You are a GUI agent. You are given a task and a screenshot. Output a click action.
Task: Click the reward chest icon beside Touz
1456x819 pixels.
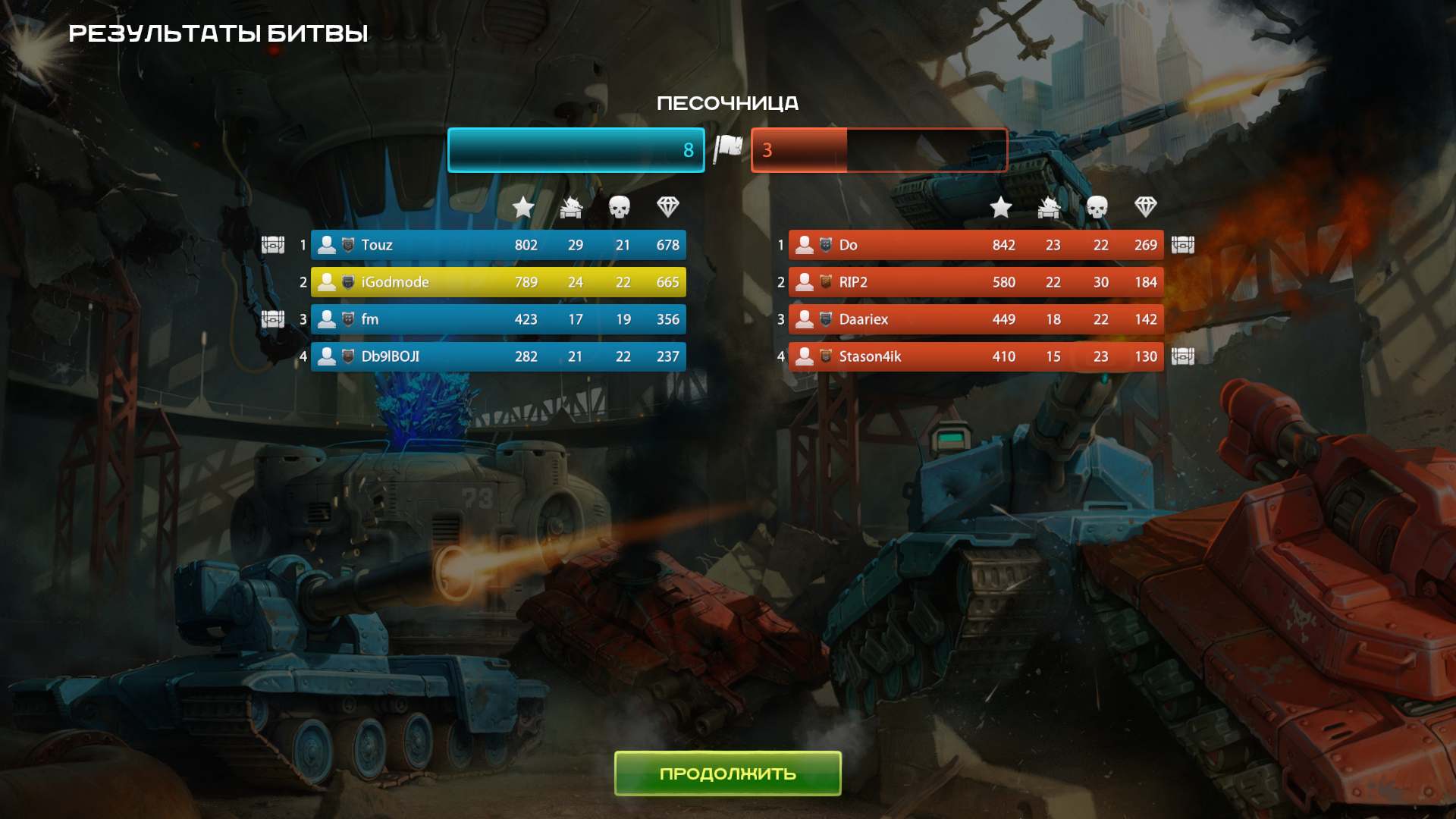pyautogui.click(x=273, y=245)
